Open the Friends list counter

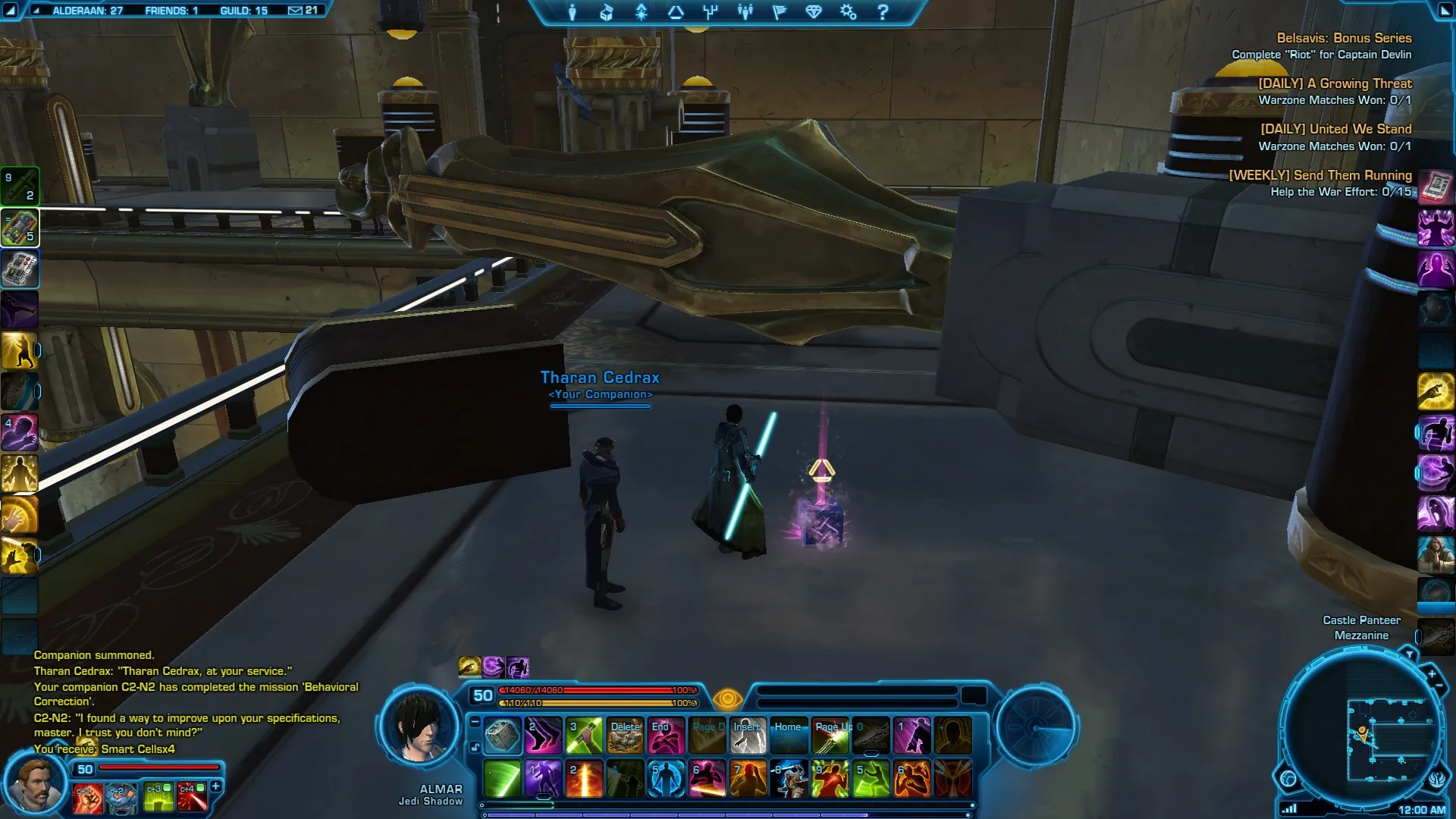(x=171, y=11)
